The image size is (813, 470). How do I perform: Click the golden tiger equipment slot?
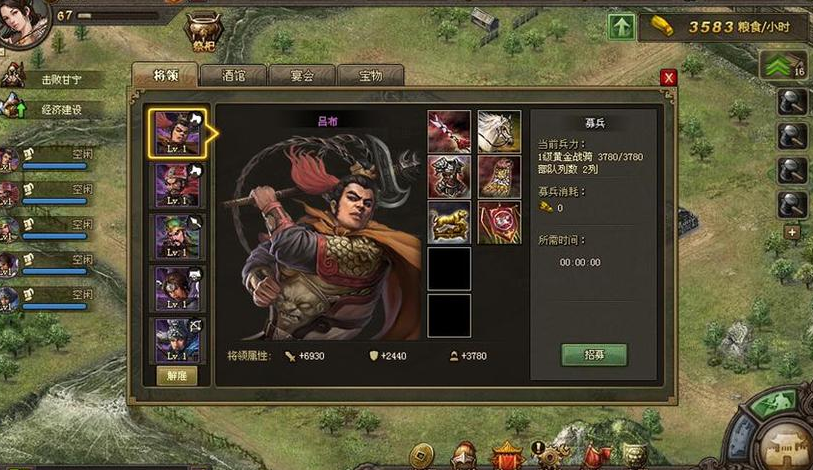[x=449, y=222]
